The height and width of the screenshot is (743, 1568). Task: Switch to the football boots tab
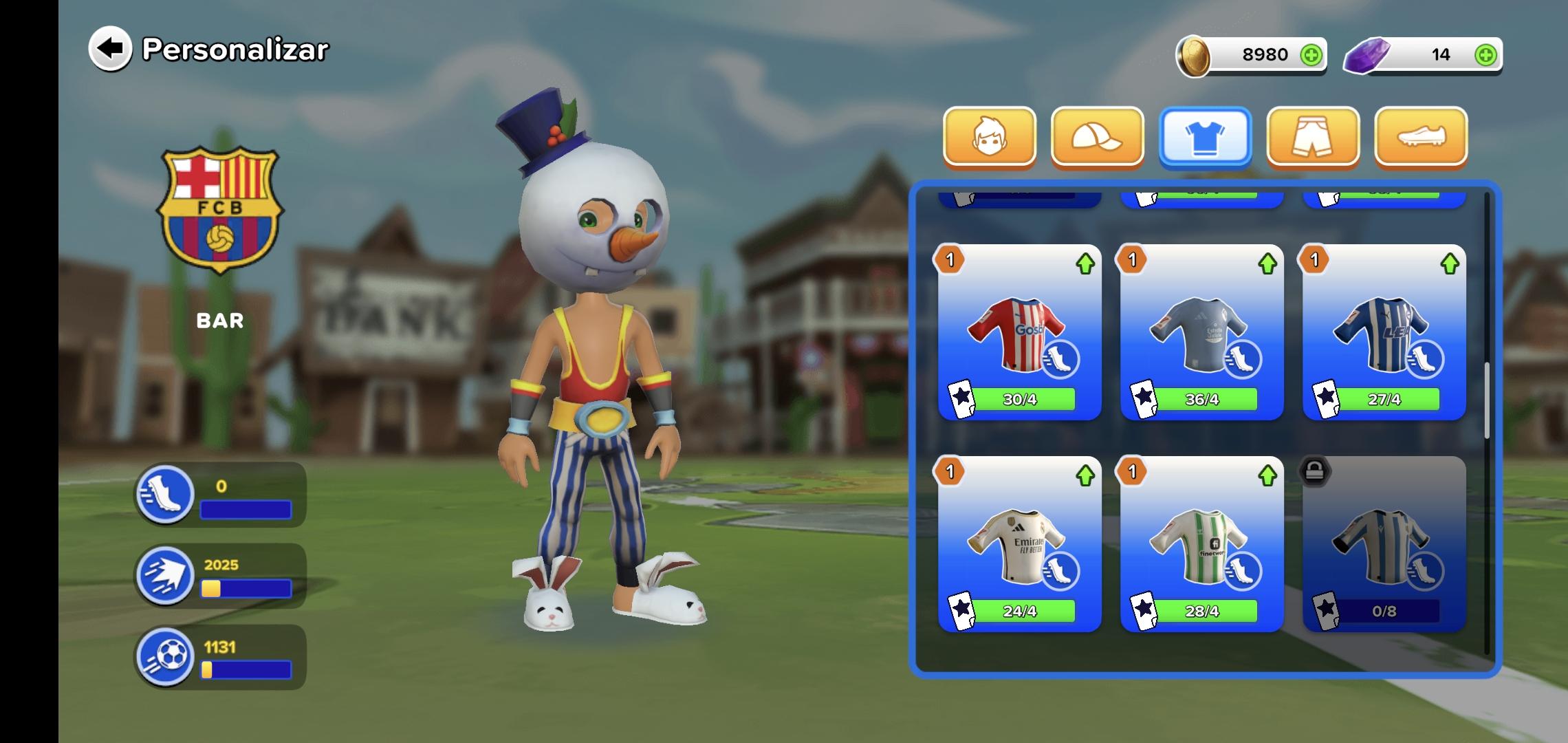point(1420,137)
